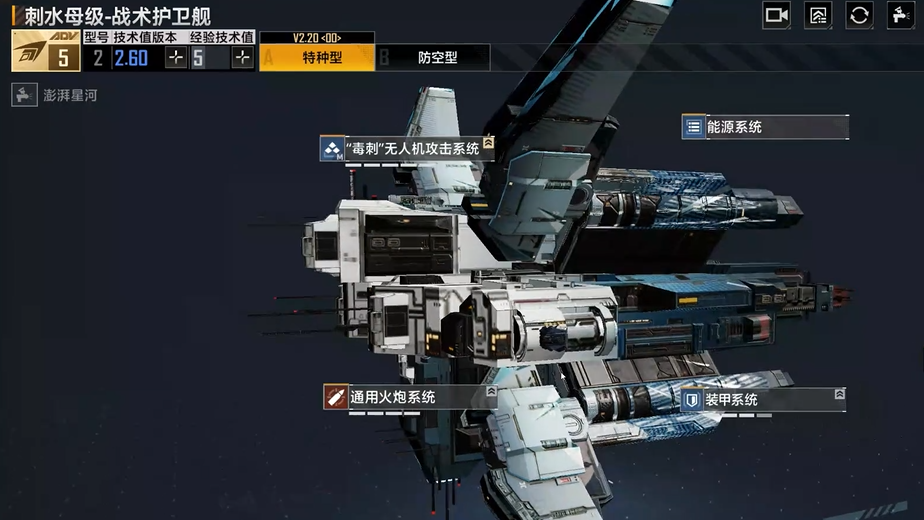Switch to the 防空型 variant tab
The height and width of the screenshot is (520, 924).
437,58
